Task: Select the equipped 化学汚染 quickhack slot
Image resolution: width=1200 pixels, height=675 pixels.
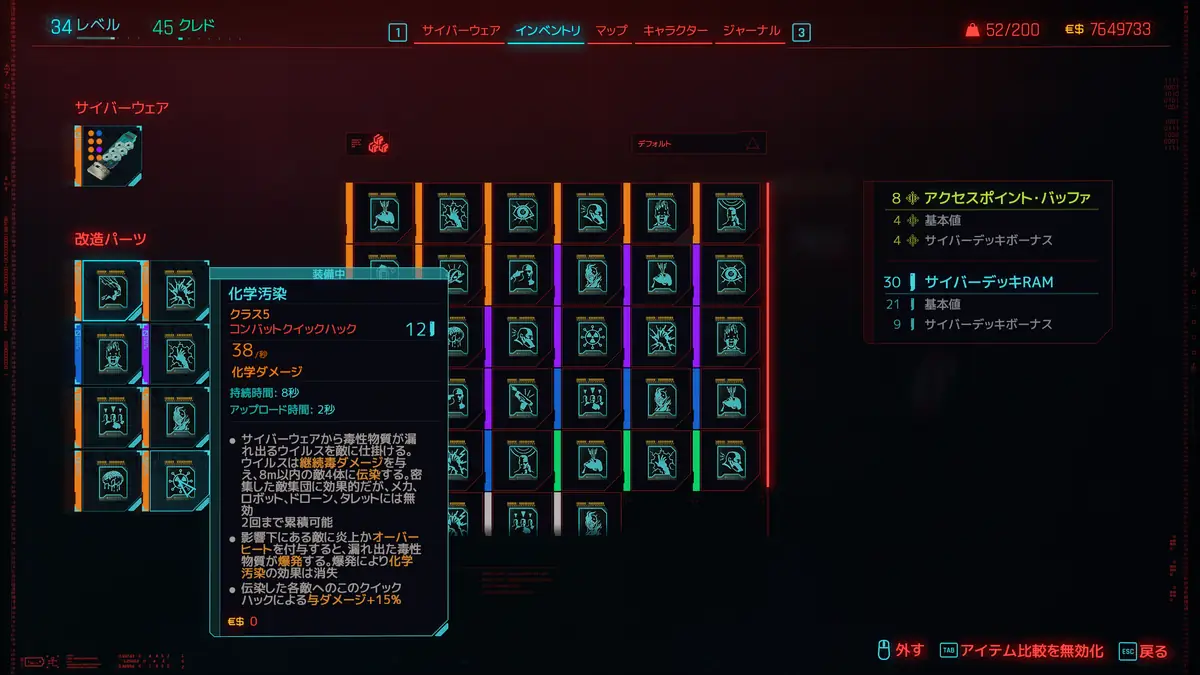Action: pos(110,290)
